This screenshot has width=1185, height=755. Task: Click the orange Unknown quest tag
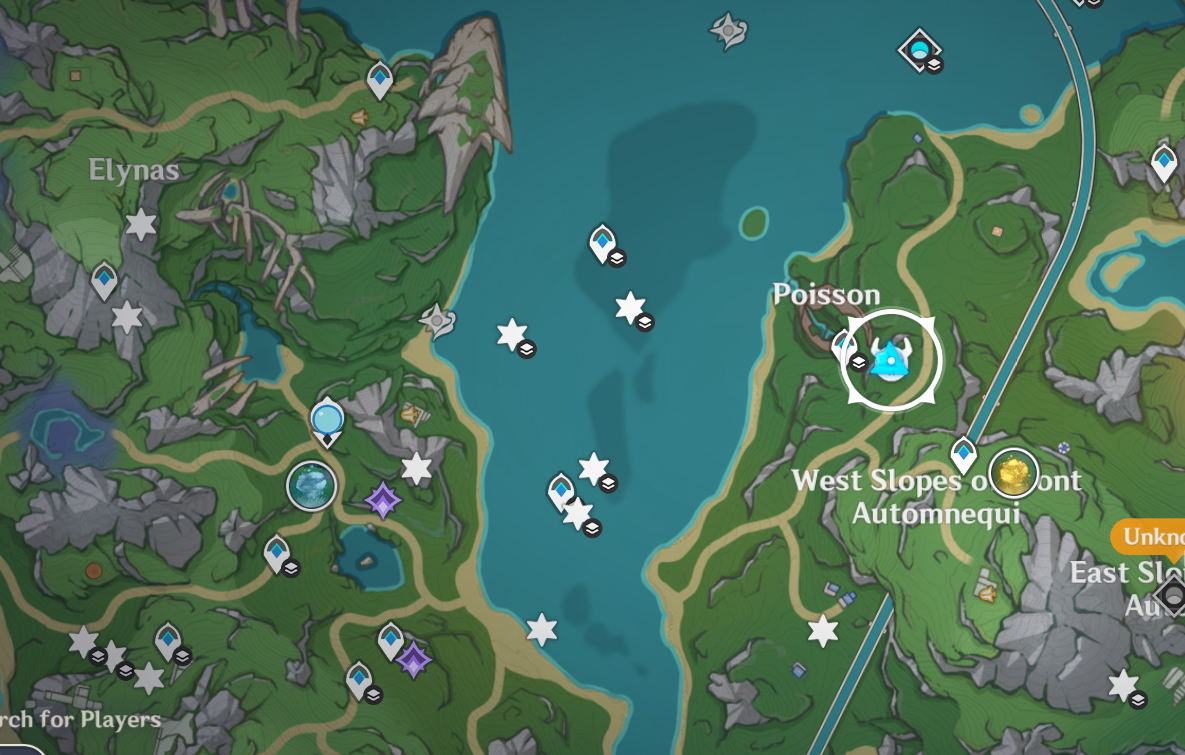point(1150,537)
